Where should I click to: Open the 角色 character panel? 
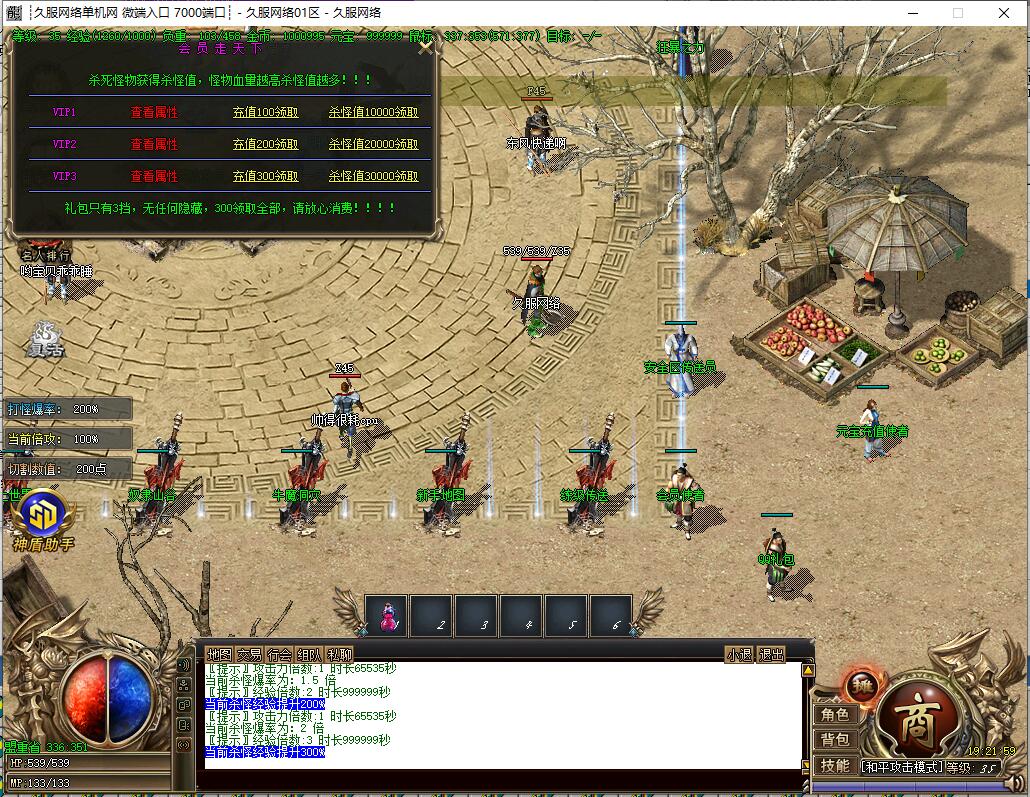click(x=835, y=715)
